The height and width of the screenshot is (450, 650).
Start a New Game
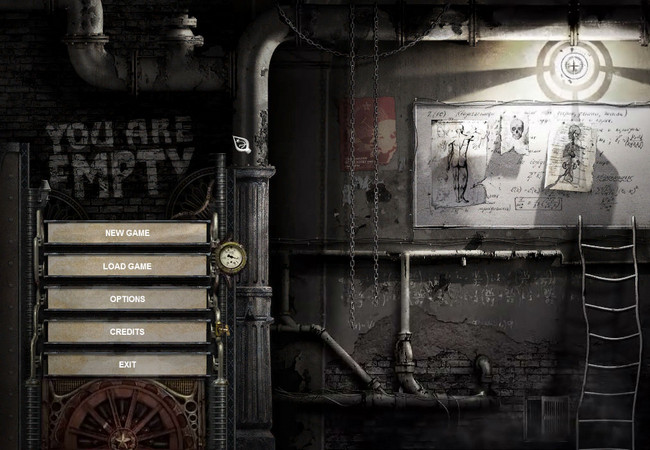pos(127,233)
